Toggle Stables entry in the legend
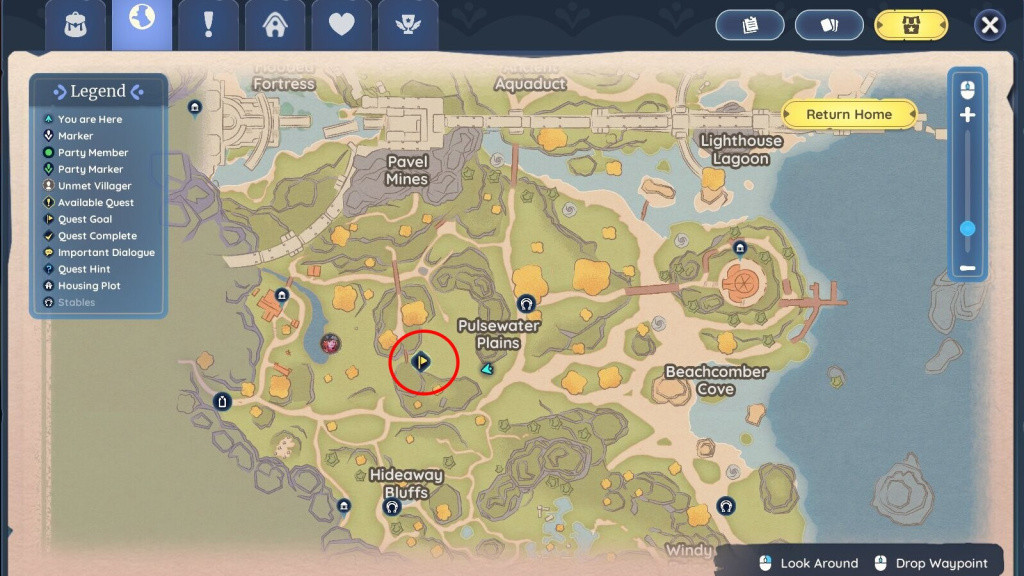This screenshot has width=1024, height=576. pos(76,302)
